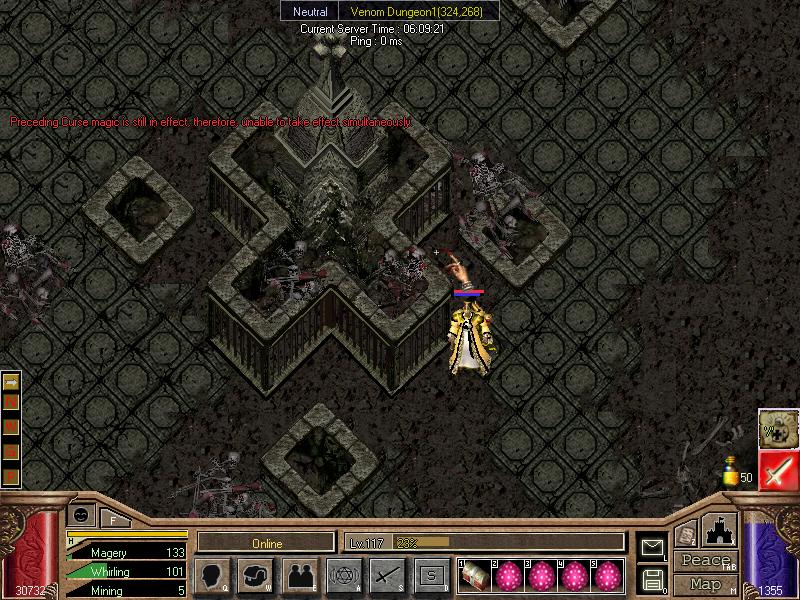This screenshot has width=800, height=600.
Task: Switch to the F tab
Action: pos(113,518)
